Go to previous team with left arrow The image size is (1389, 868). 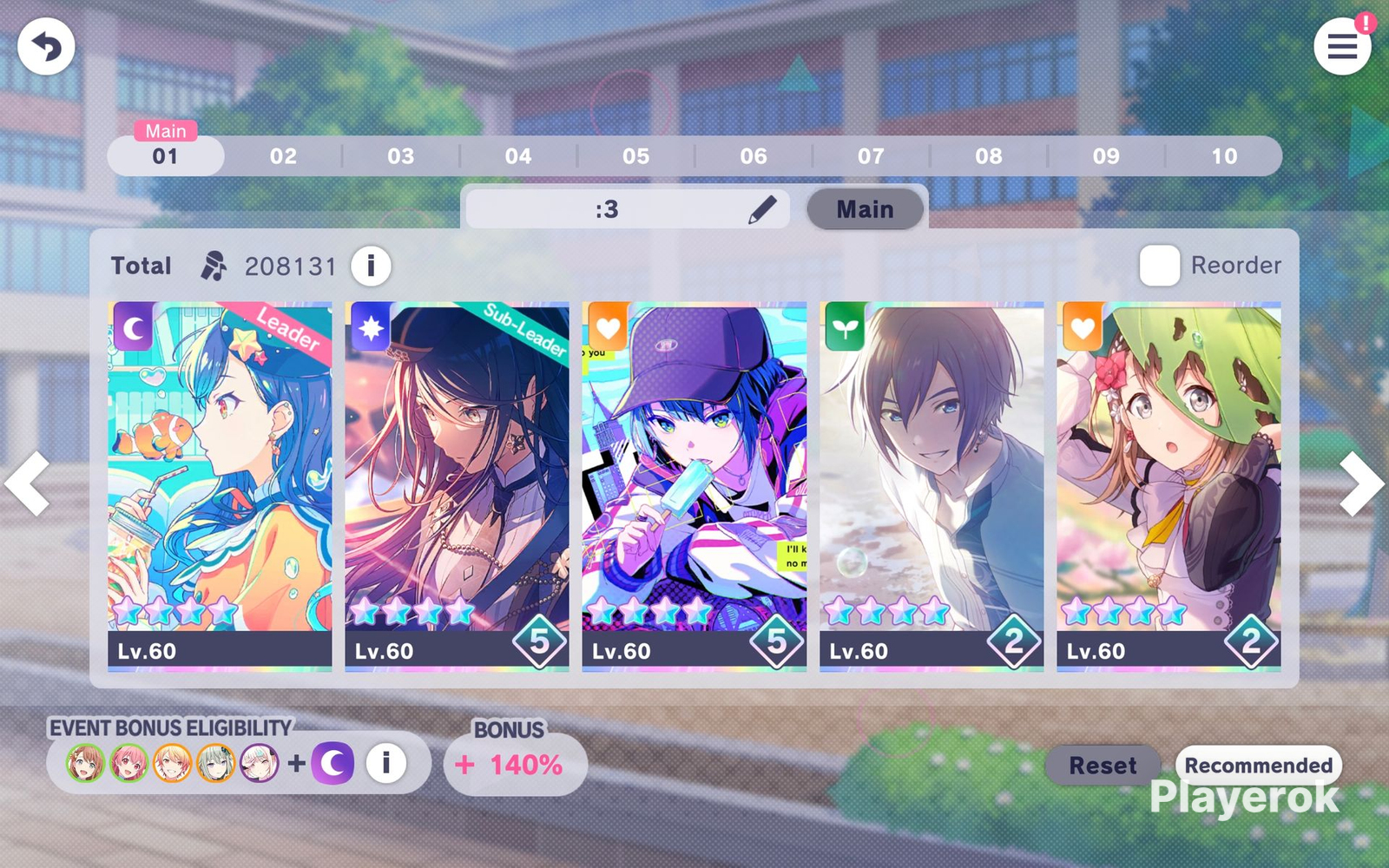28,484
